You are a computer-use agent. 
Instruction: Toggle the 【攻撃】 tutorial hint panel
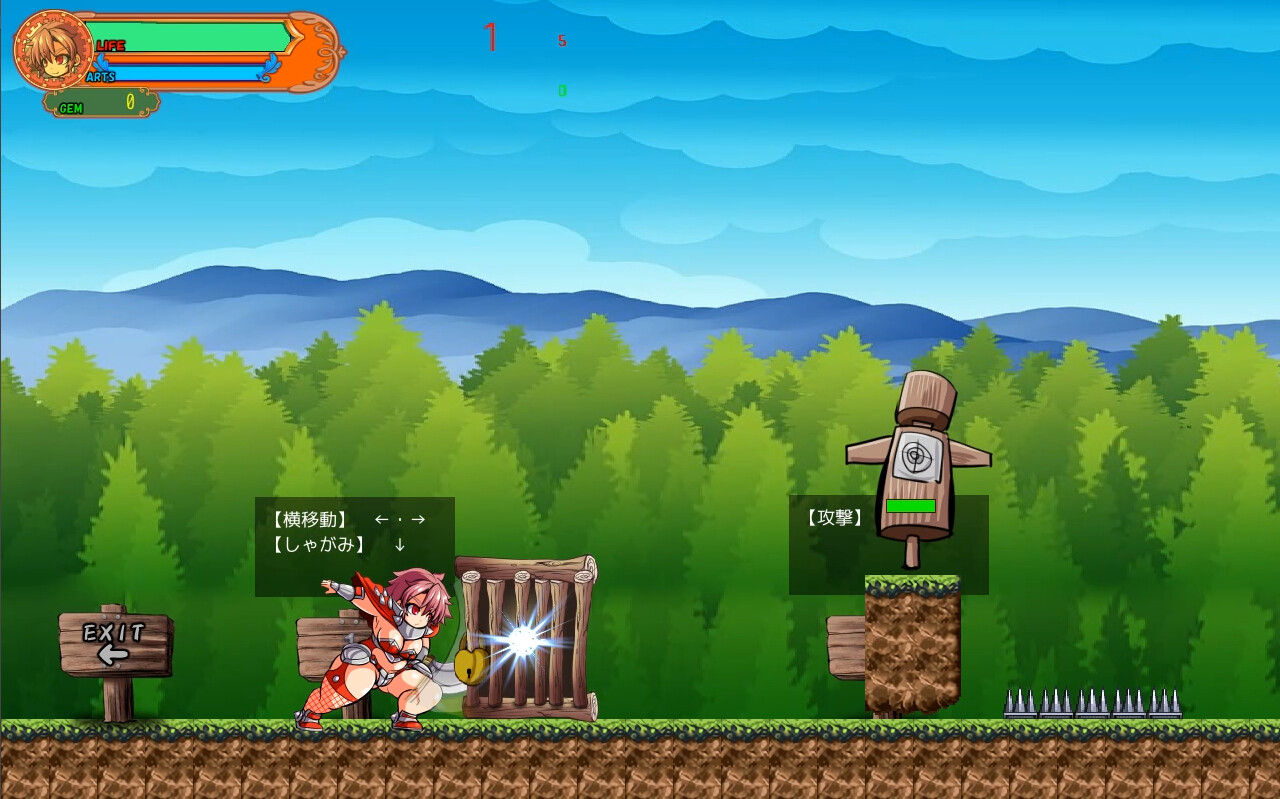[x=888, y=543]
